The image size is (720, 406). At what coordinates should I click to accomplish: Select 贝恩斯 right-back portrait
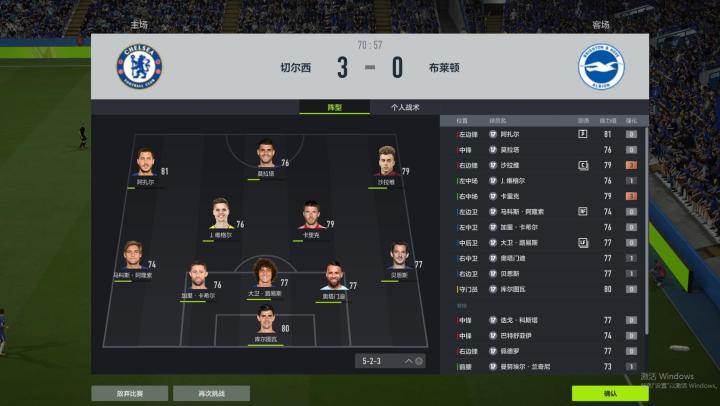(399, 256)
